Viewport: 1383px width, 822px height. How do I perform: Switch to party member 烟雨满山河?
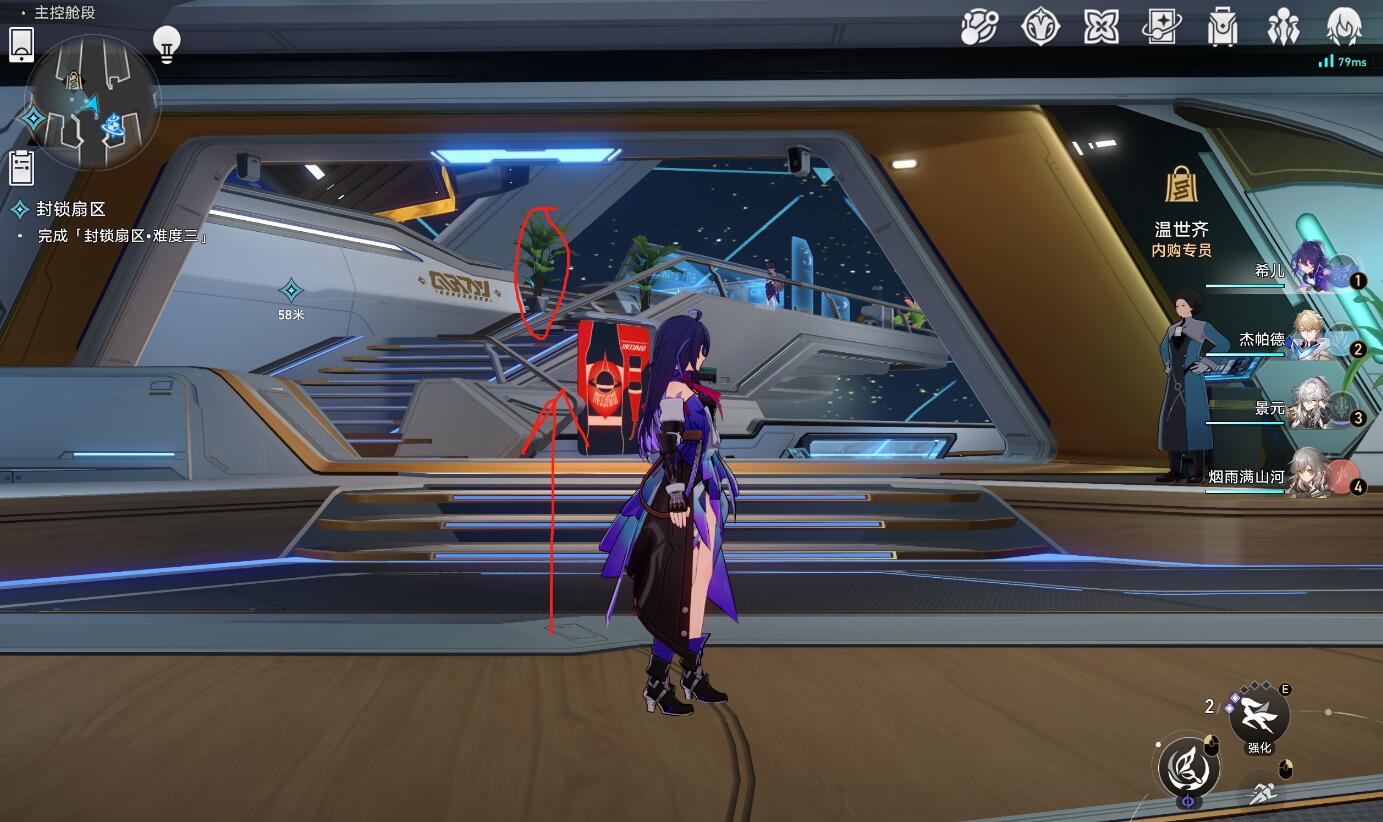(1312, 475)
